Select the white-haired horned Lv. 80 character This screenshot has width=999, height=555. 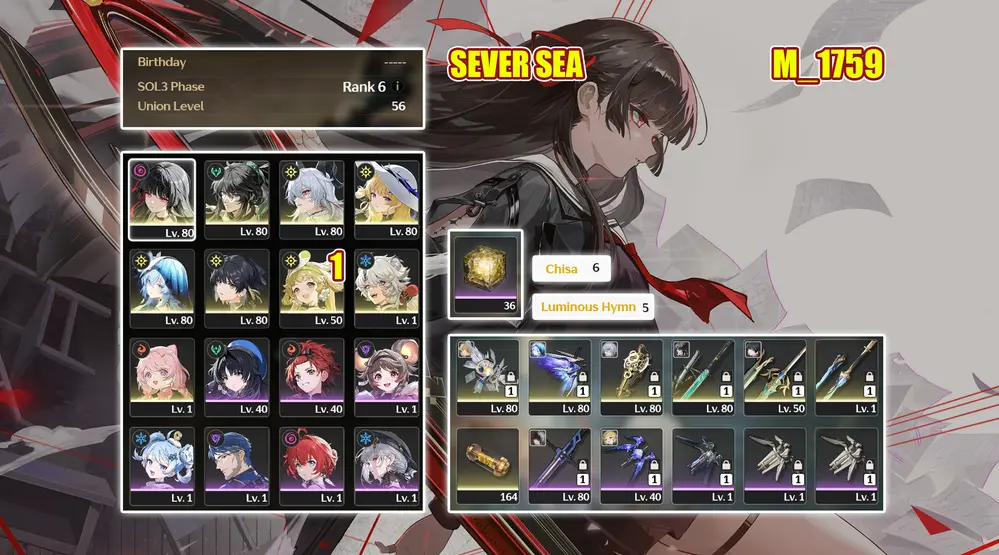(x=312, y=199)
